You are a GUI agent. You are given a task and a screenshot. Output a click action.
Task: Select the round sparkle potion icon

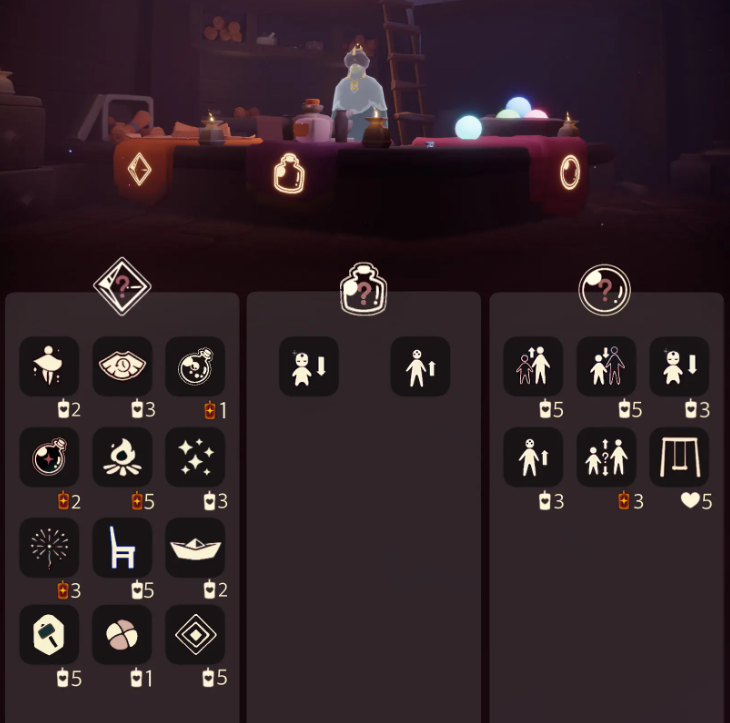[x=49, y=457]
